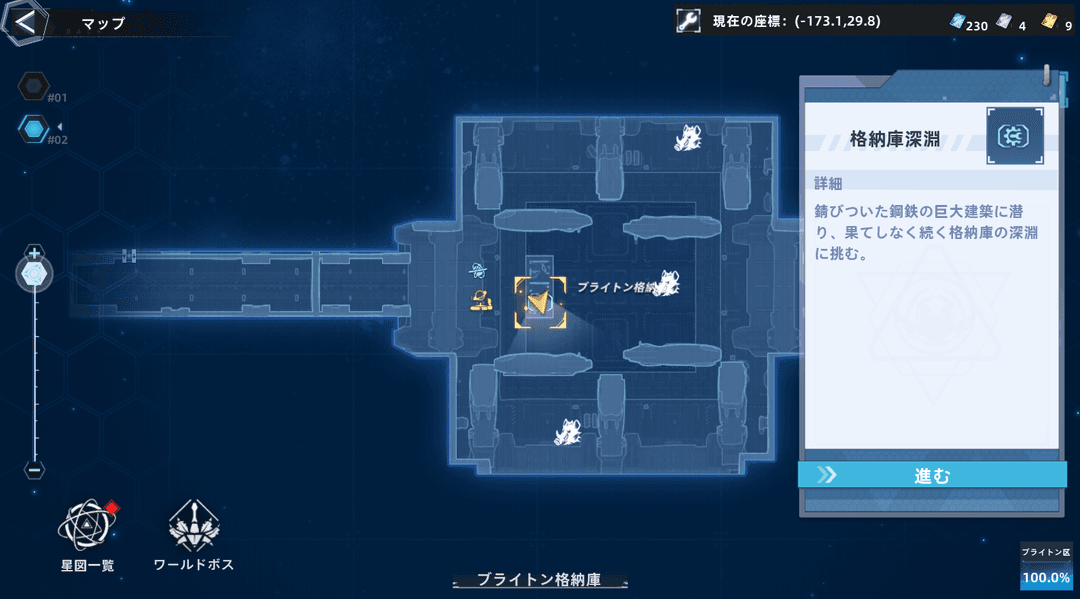Select the yellow planet marker on the map
Image resolution: width=1080 pixels, height=599 pixels.
coord(483,297)
